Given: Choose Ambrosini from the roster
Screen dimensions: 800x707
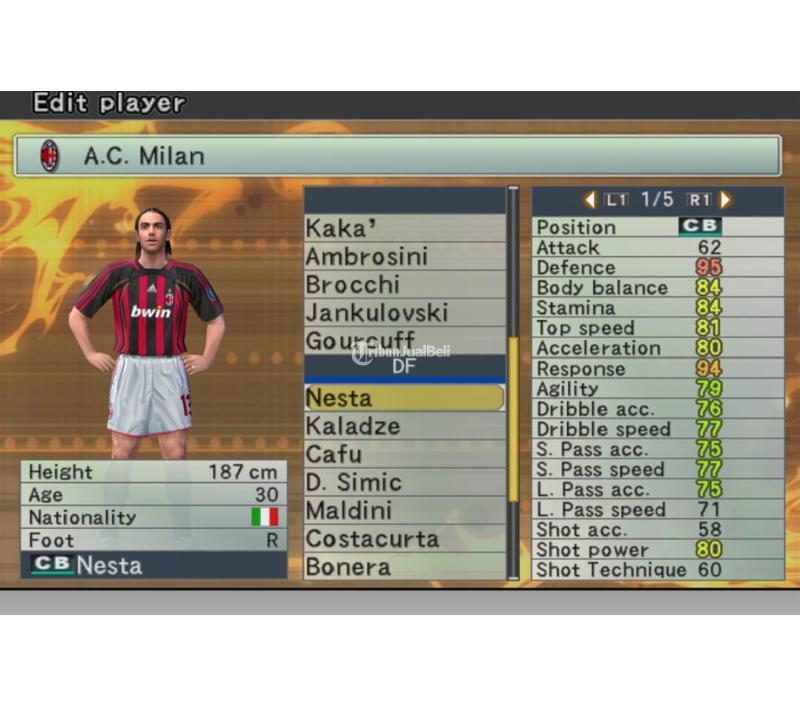Looking at the screenshot, I should 404,256.
